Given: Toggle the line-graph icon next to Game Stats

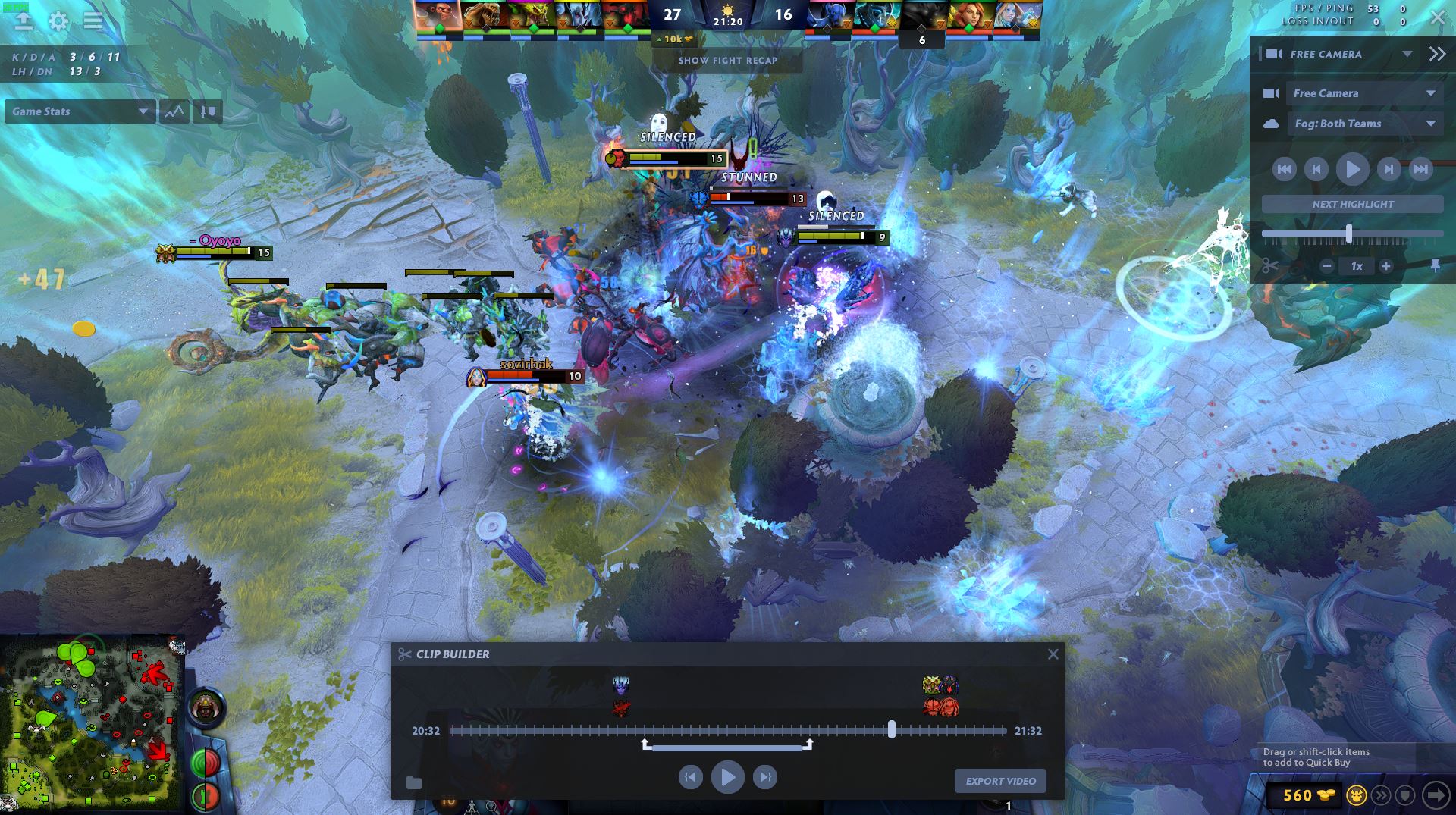Looking at the screenshot, I should [175, 111].
